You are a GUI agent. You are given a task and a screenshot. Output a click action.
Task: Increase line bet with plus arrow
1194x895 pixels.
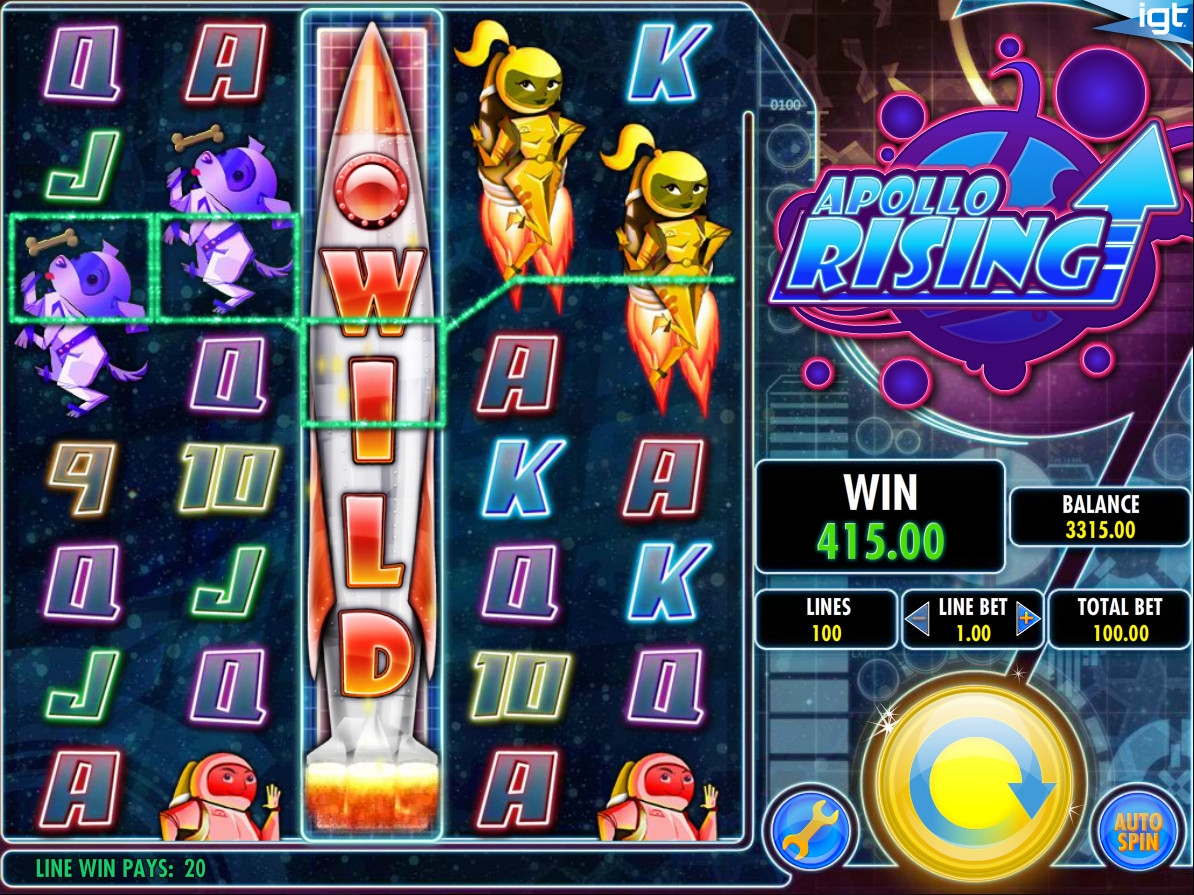click(1027, 620)
